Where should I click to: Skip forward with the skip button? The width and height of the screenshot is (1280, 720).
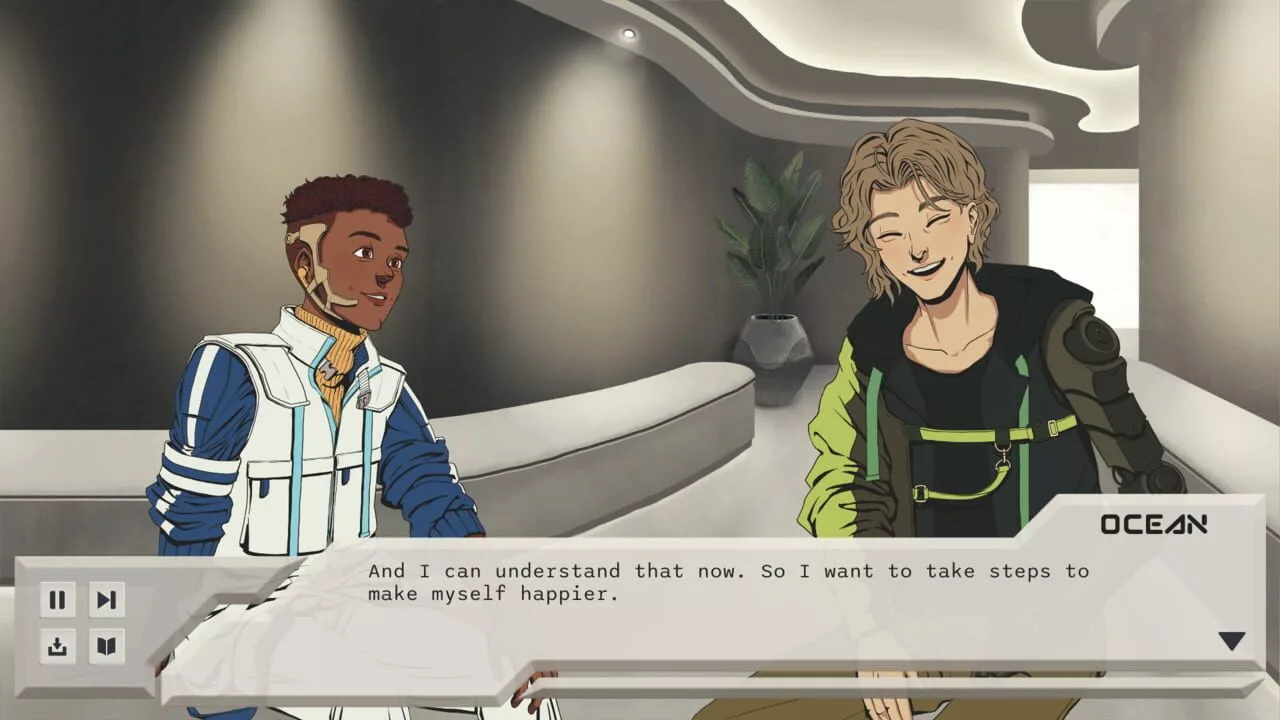click(x=105, y=600)
